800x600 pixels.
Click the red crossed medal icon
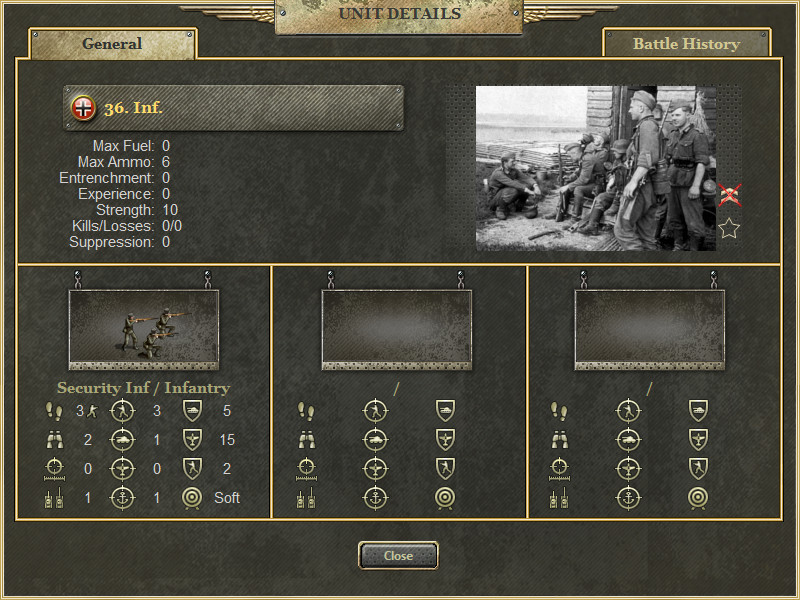pyautogui.click(x=730, y=194)
